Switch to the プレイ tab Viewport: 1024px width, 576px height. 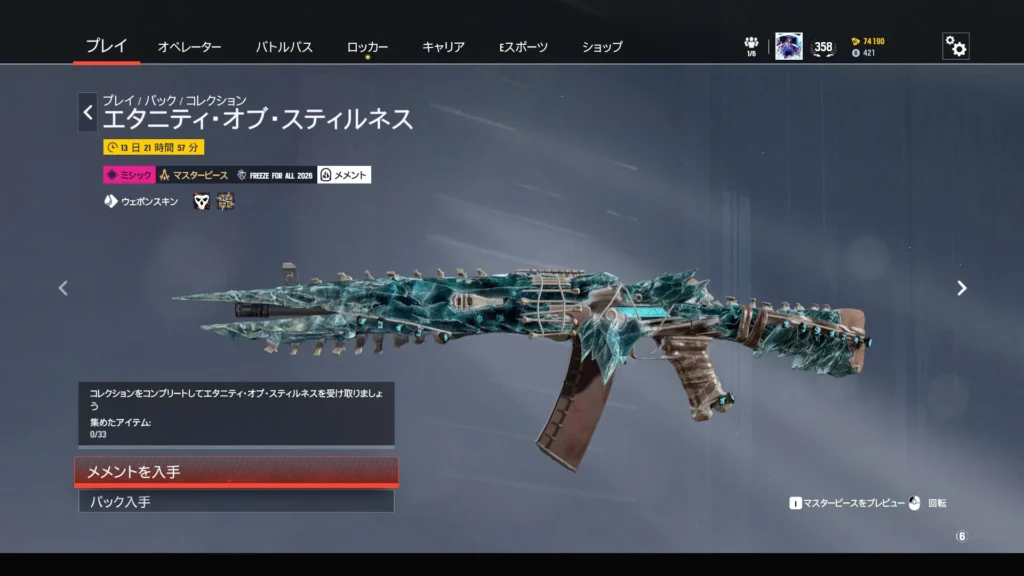[x=106, y=46]
